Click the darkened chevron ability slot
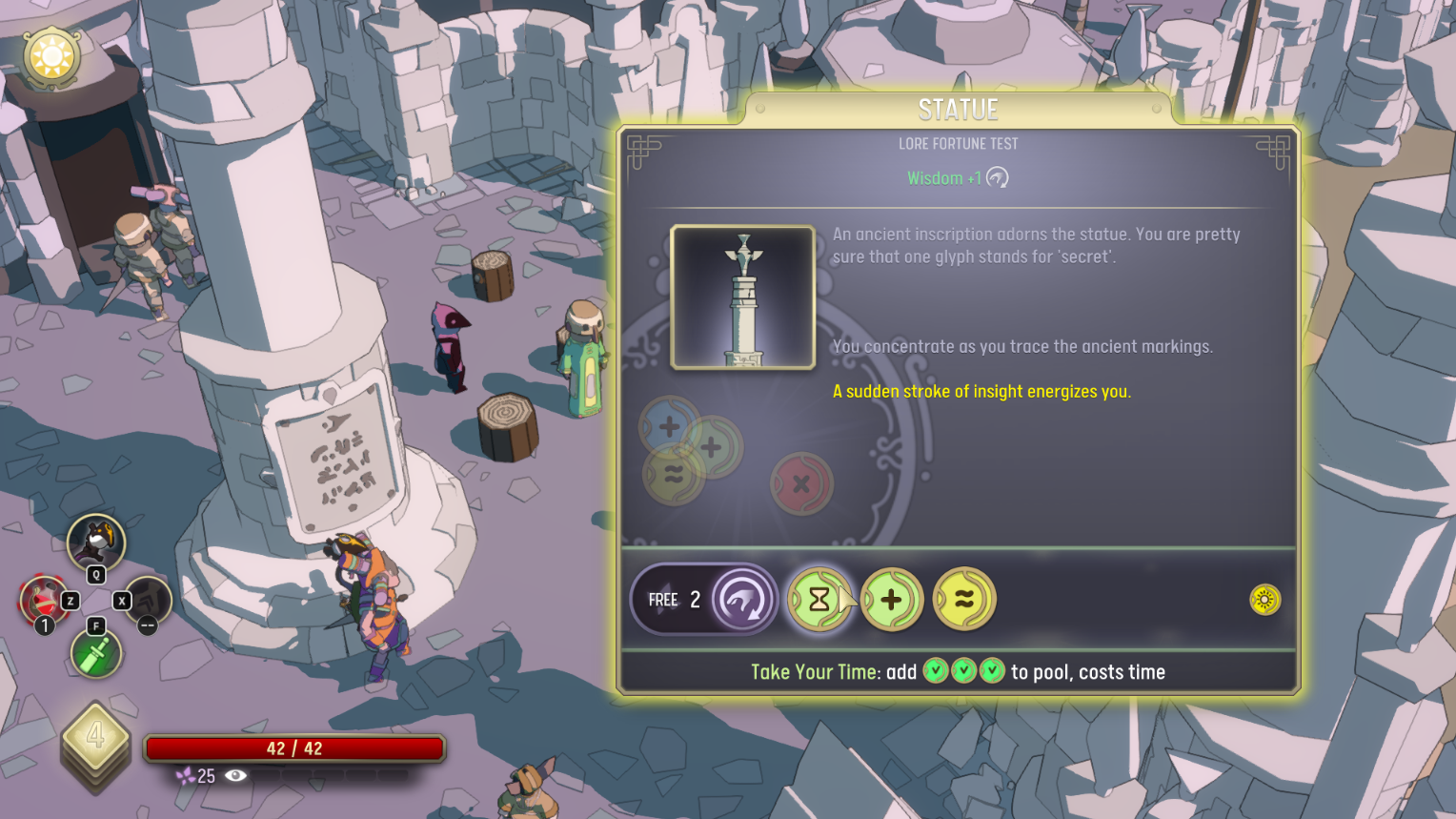Viewport: 1456px width, 819px height. click(x=150, y=601)
